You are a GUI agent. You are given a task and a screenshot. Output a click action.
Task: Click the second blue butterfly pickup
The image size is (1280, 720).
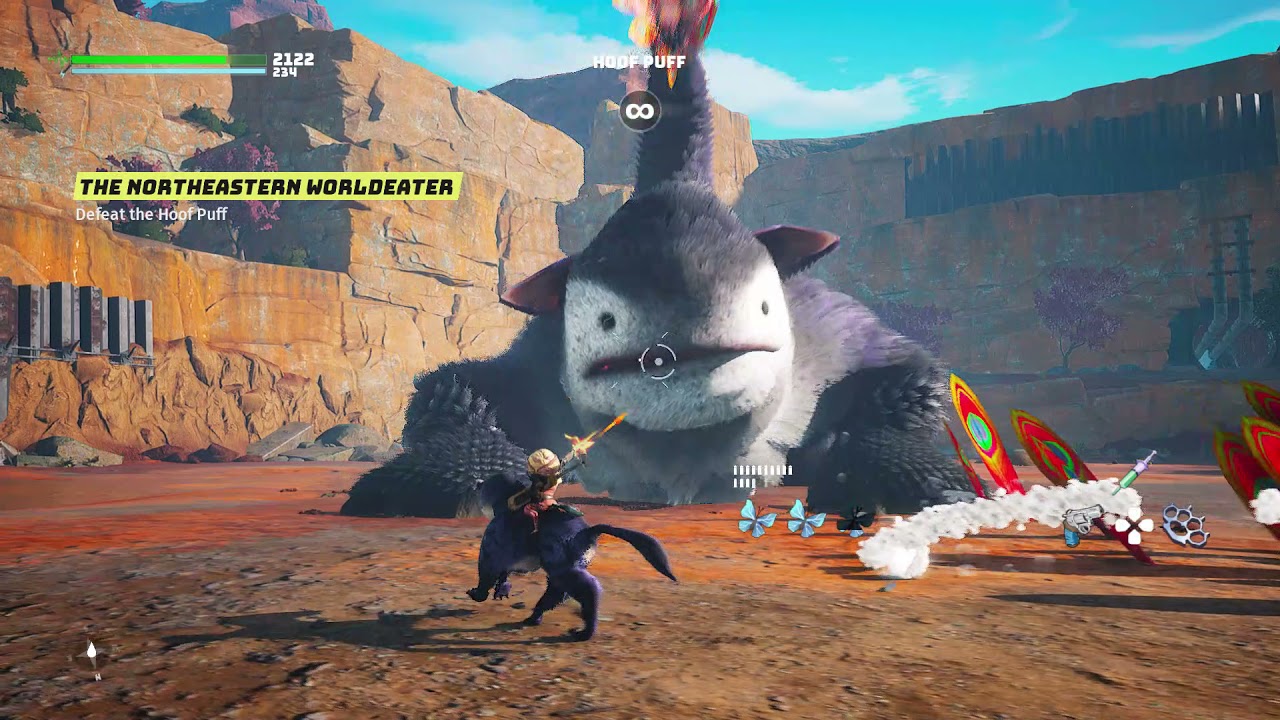click(803, 518)
